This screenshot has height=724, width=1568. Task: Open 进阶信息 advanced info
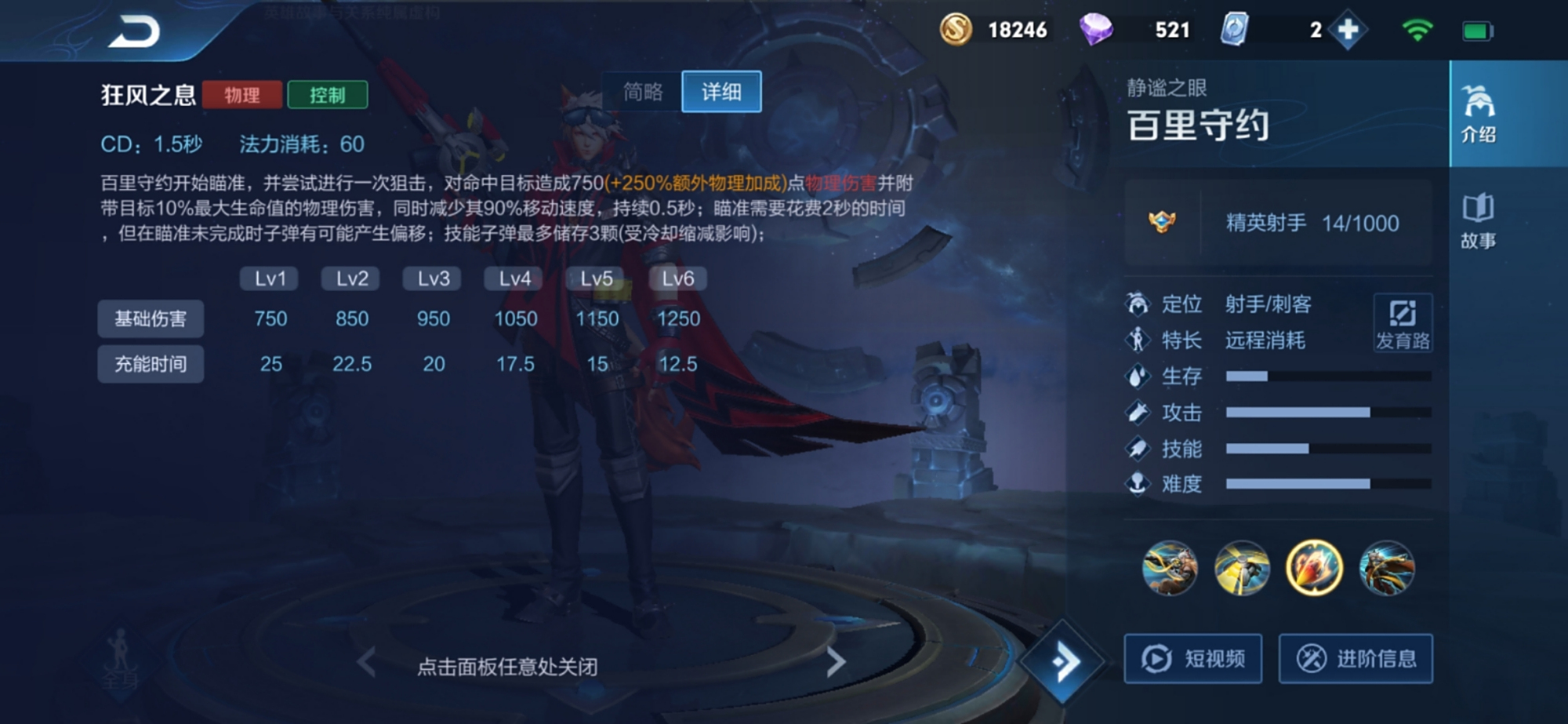click(x=1356, y=659)
